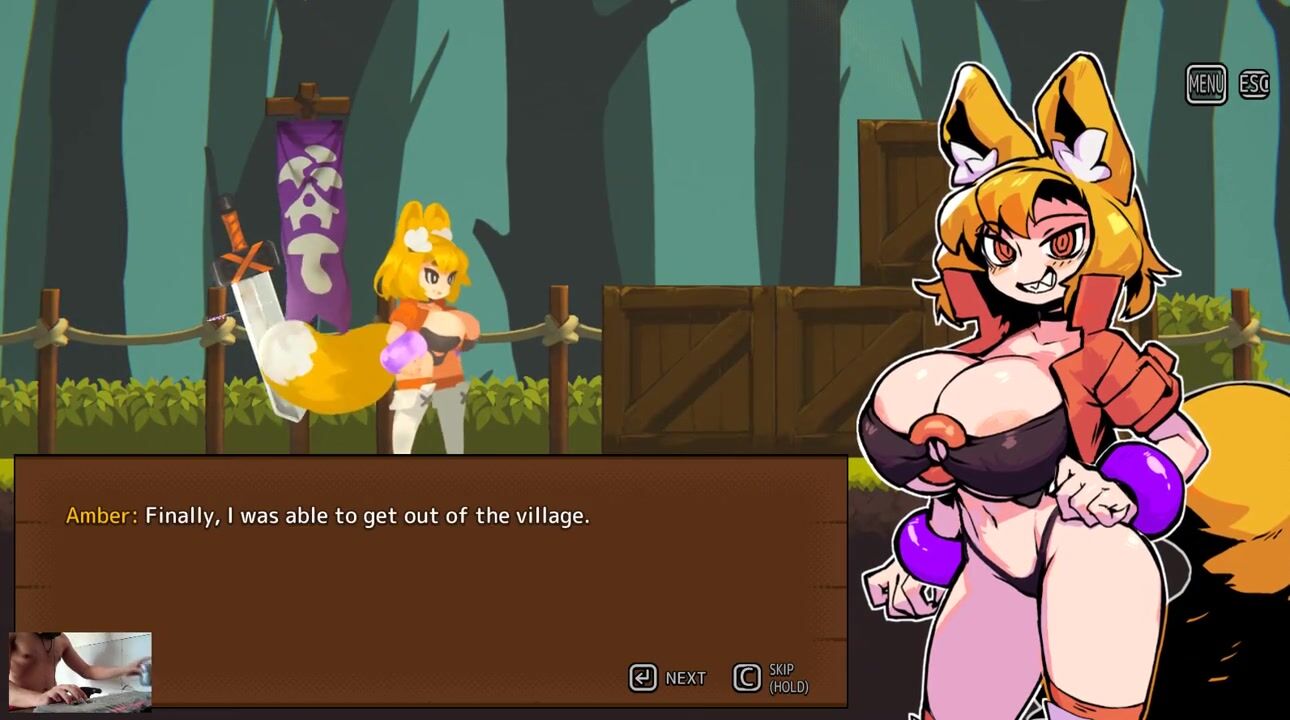Skip the dialogue using SKIP (HOLD)
Viewport: 1290px width, 720px height.
click(x=771, y=678)
